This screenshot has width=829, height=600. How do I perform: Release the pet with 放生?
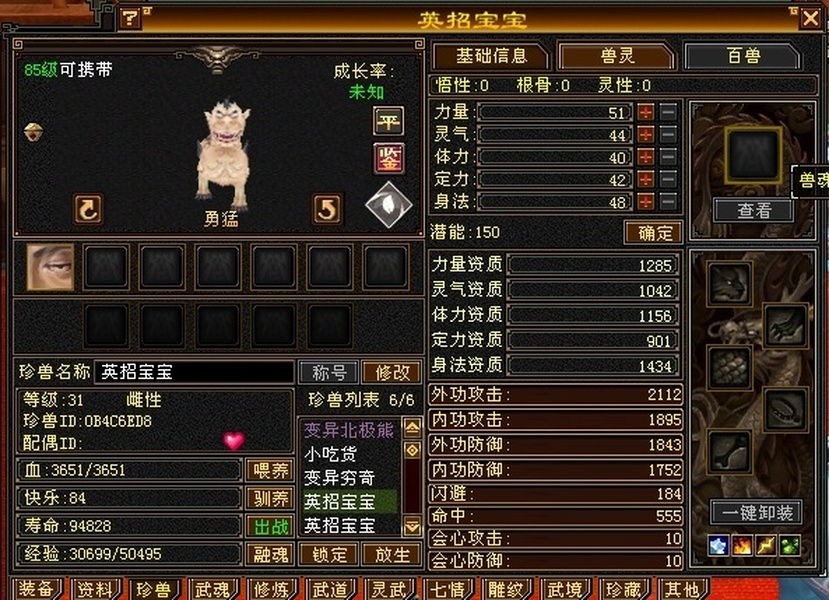[x=391, y=554]
